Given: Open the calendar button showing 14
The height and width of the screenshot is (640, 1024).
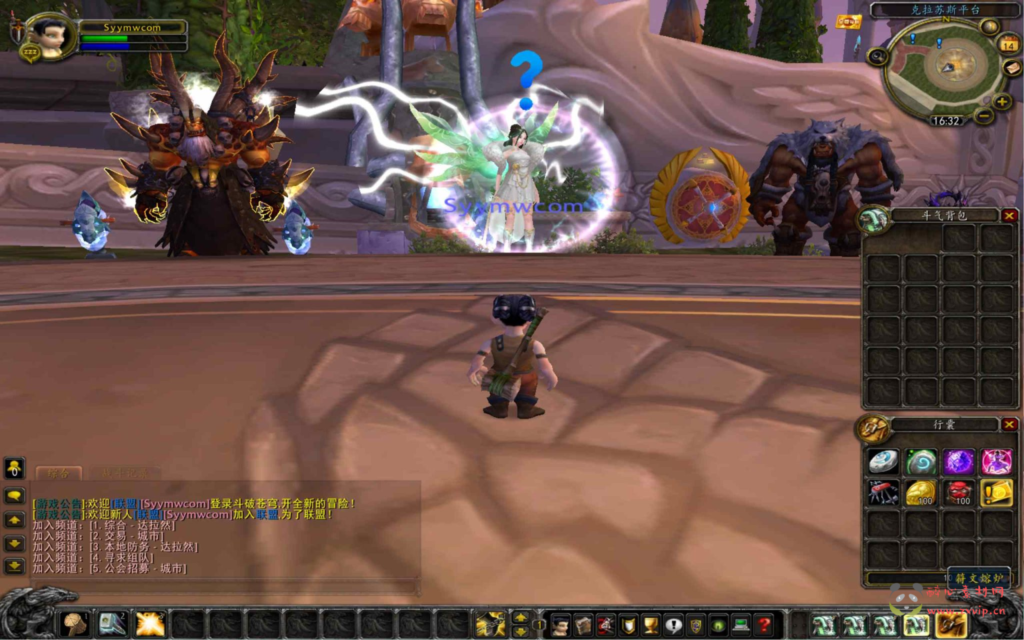Looking at the screenshot, I should click(x=1008, y=44).
